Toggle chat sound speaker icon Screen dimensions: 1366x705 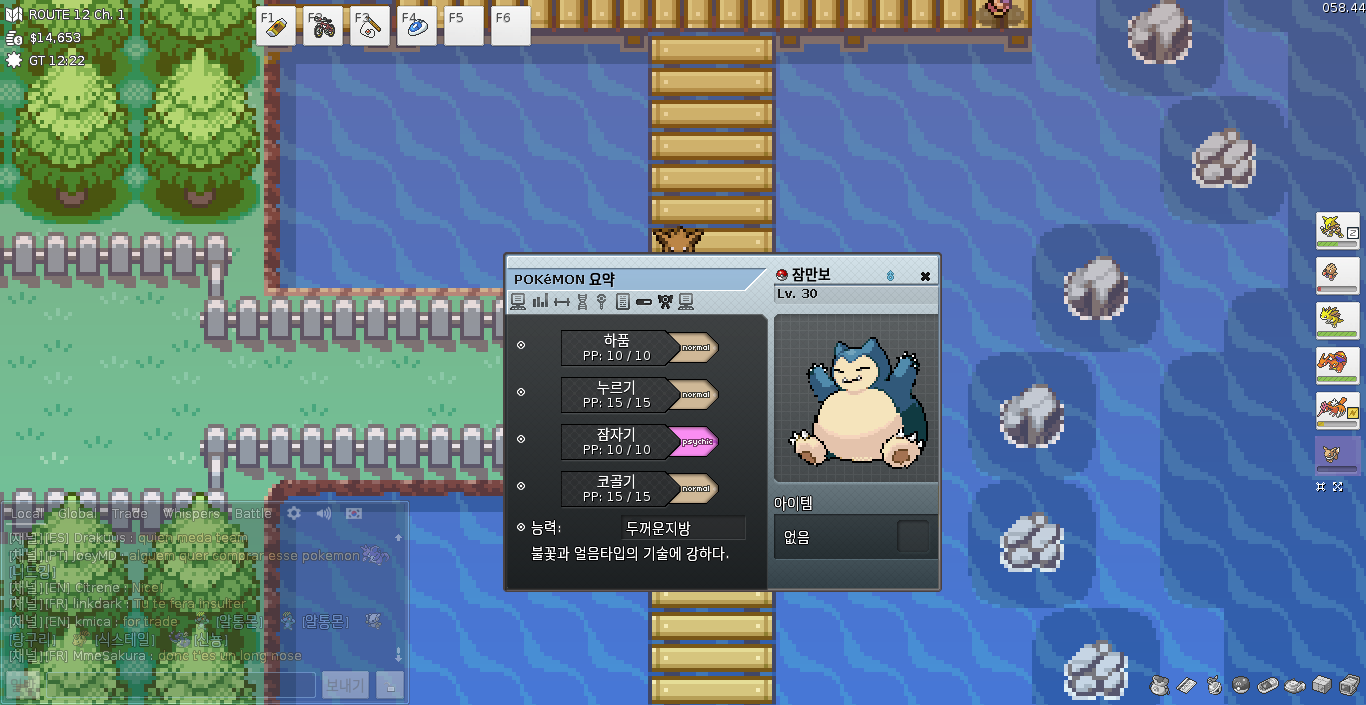point(323,513)
